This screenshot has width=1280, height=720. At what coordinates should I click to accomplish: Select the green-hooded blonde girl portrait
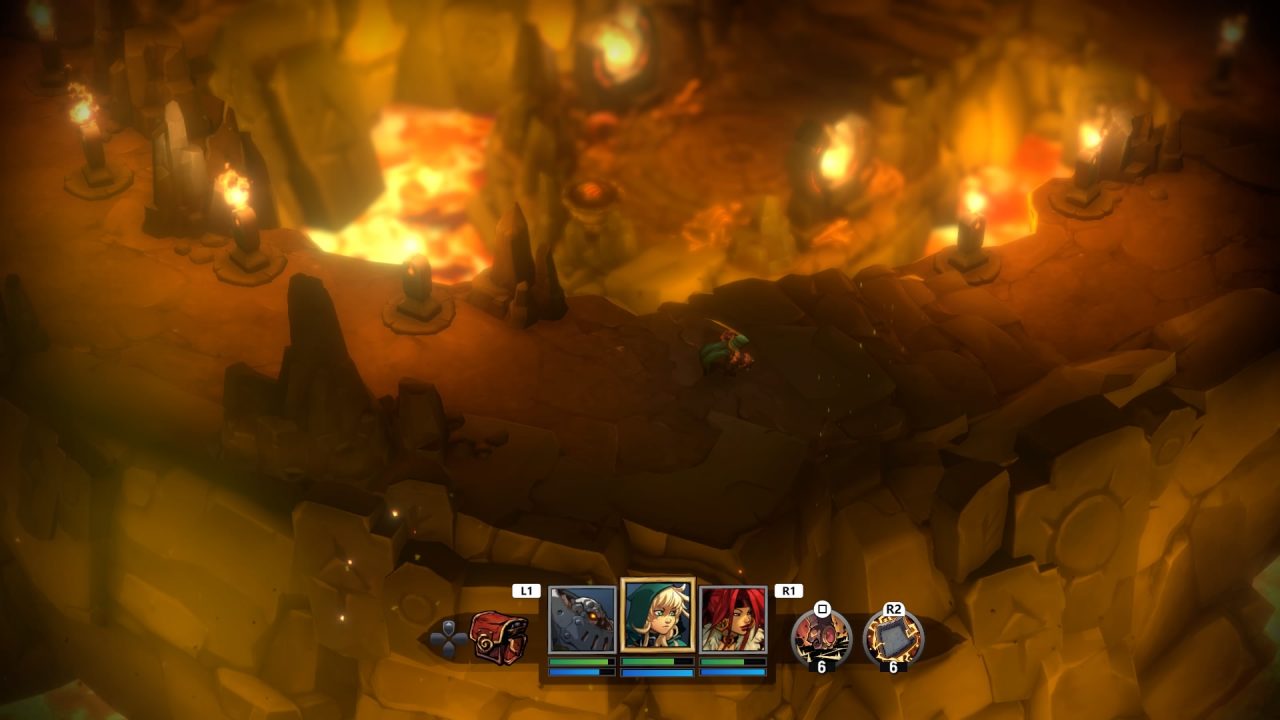pos(657,615)
